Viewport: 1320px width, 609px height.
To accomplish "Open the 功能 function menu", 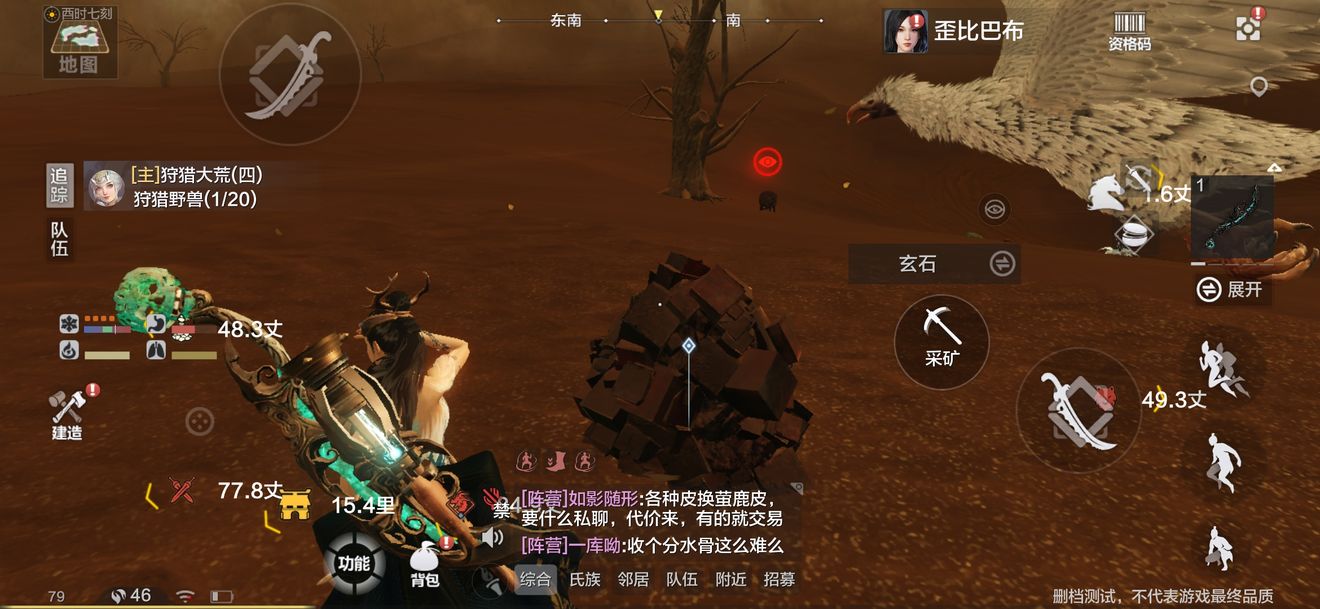I will click(x=353, y=564).
